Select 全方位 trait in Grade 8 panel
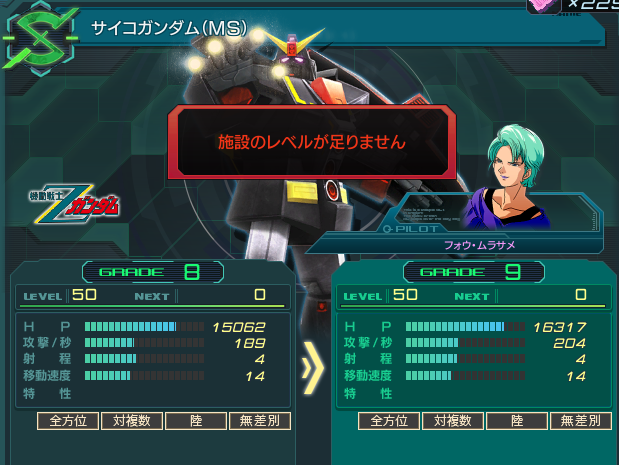Viewport: 619px width, 465px height. 69,421
